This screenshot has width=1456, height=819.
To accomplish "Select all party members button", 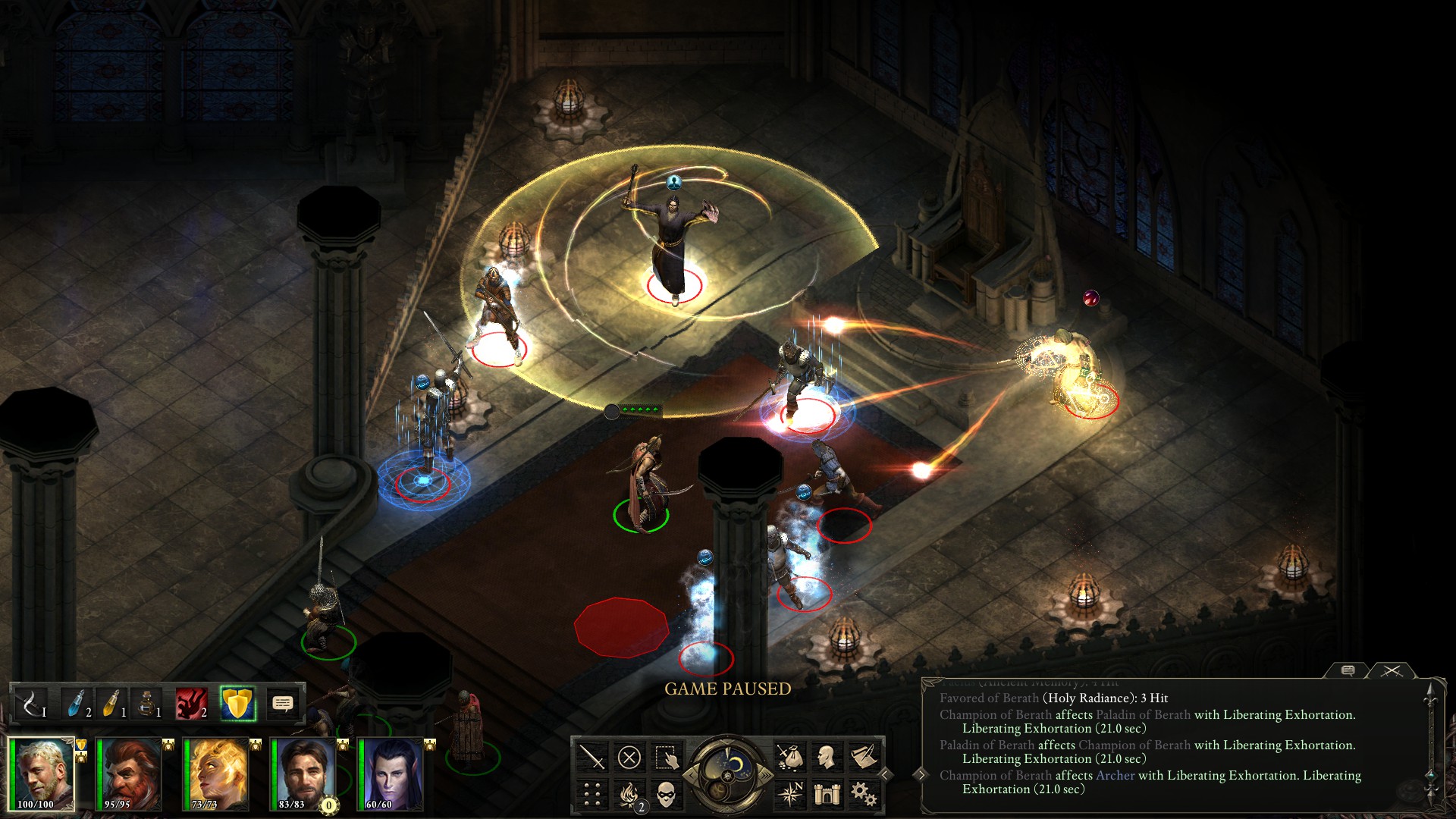I will pyautogui.click(x=666, y=757).
